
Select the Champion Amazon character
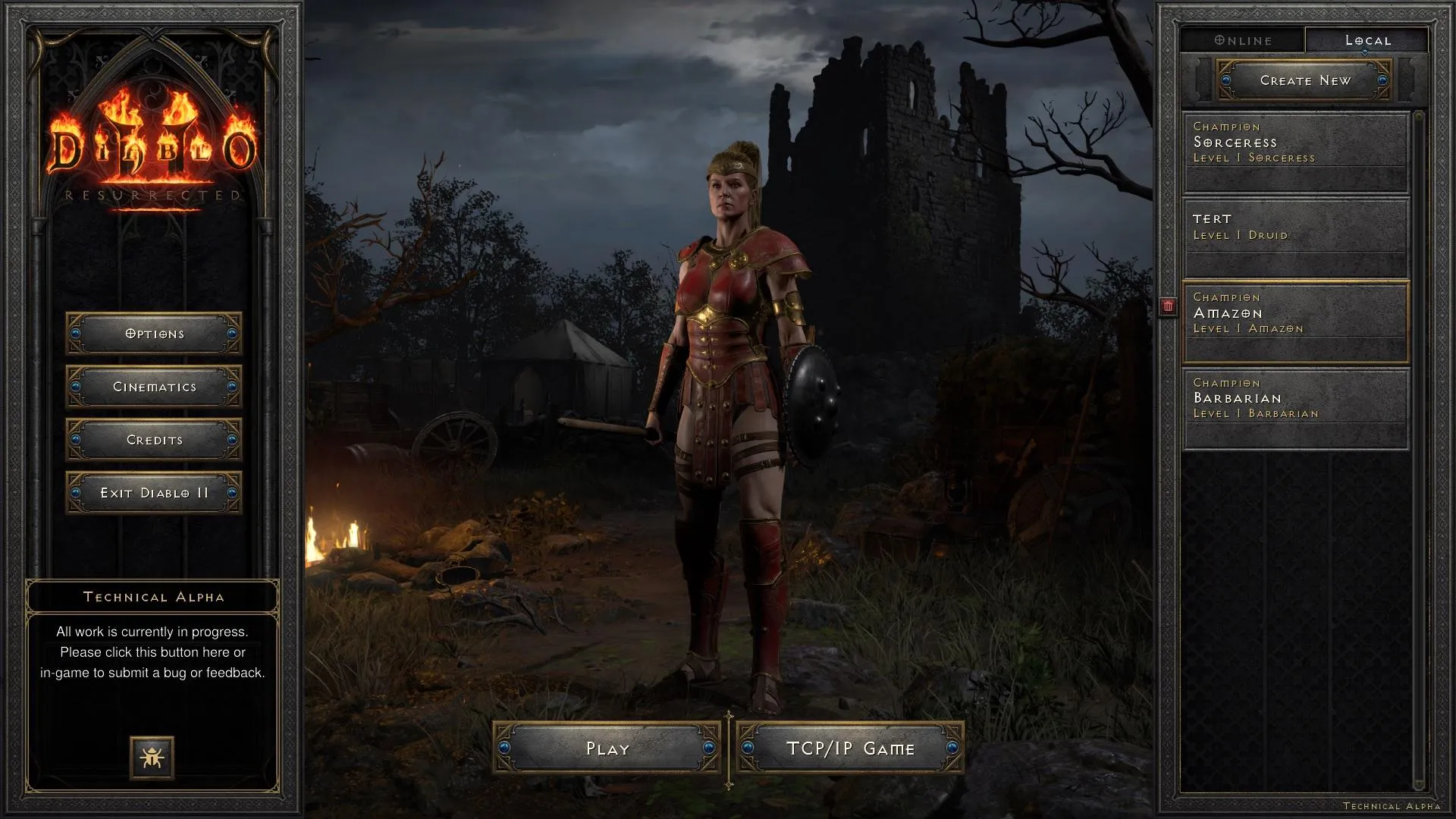coord(1296,322)
